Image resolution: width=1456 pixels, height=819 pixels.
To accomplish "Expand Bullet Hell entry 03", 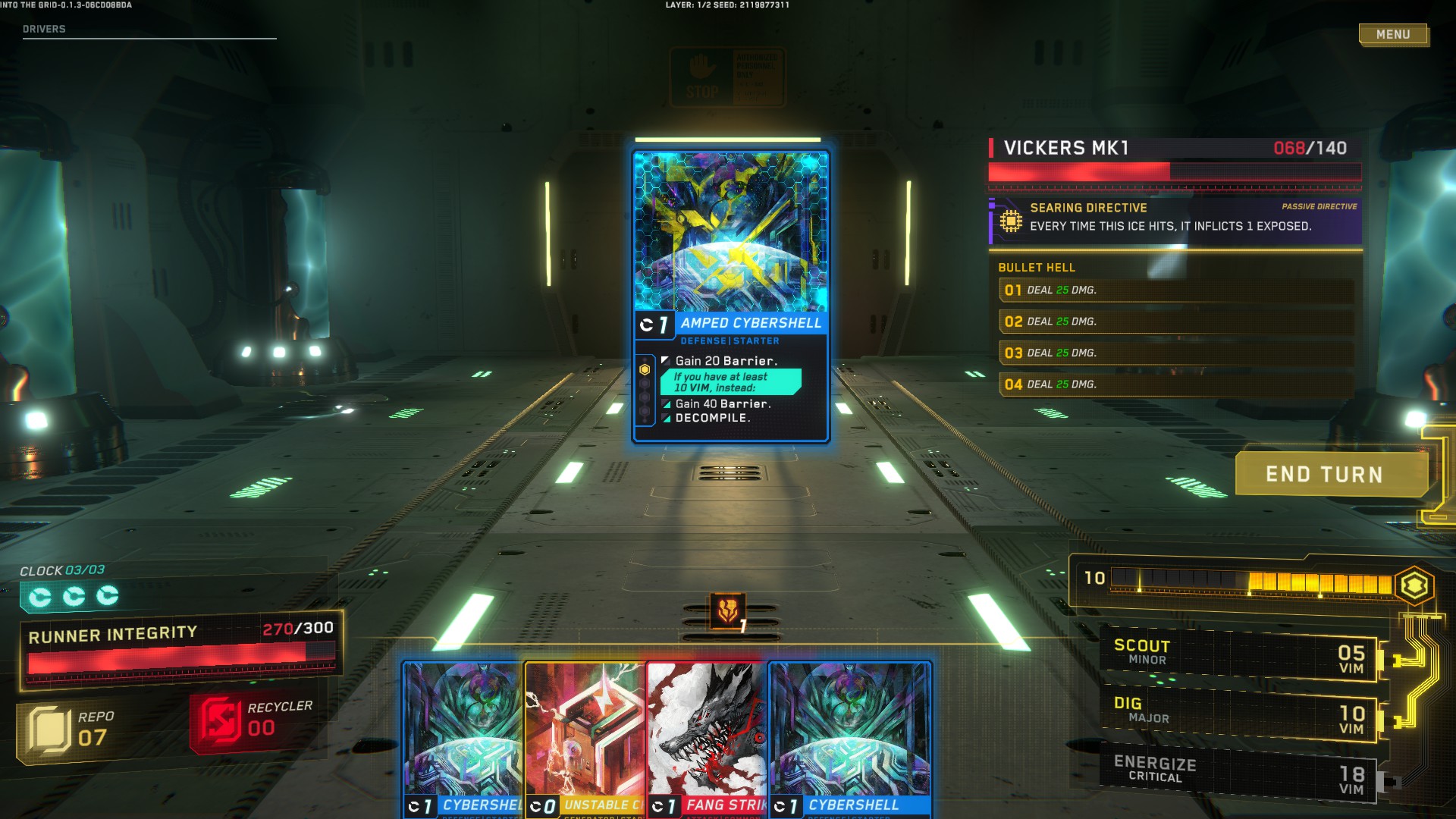I will tap(1175, 352).
